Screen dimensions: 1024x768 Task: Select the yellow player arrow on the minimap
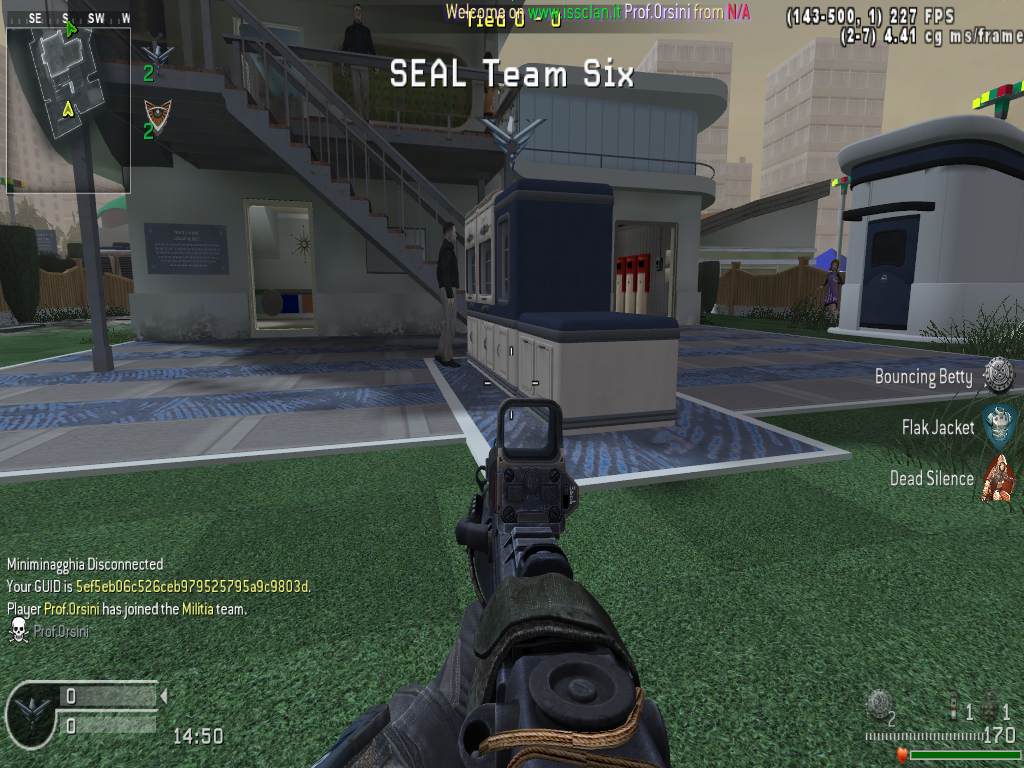pyautogui.click(x=68, y=108)
